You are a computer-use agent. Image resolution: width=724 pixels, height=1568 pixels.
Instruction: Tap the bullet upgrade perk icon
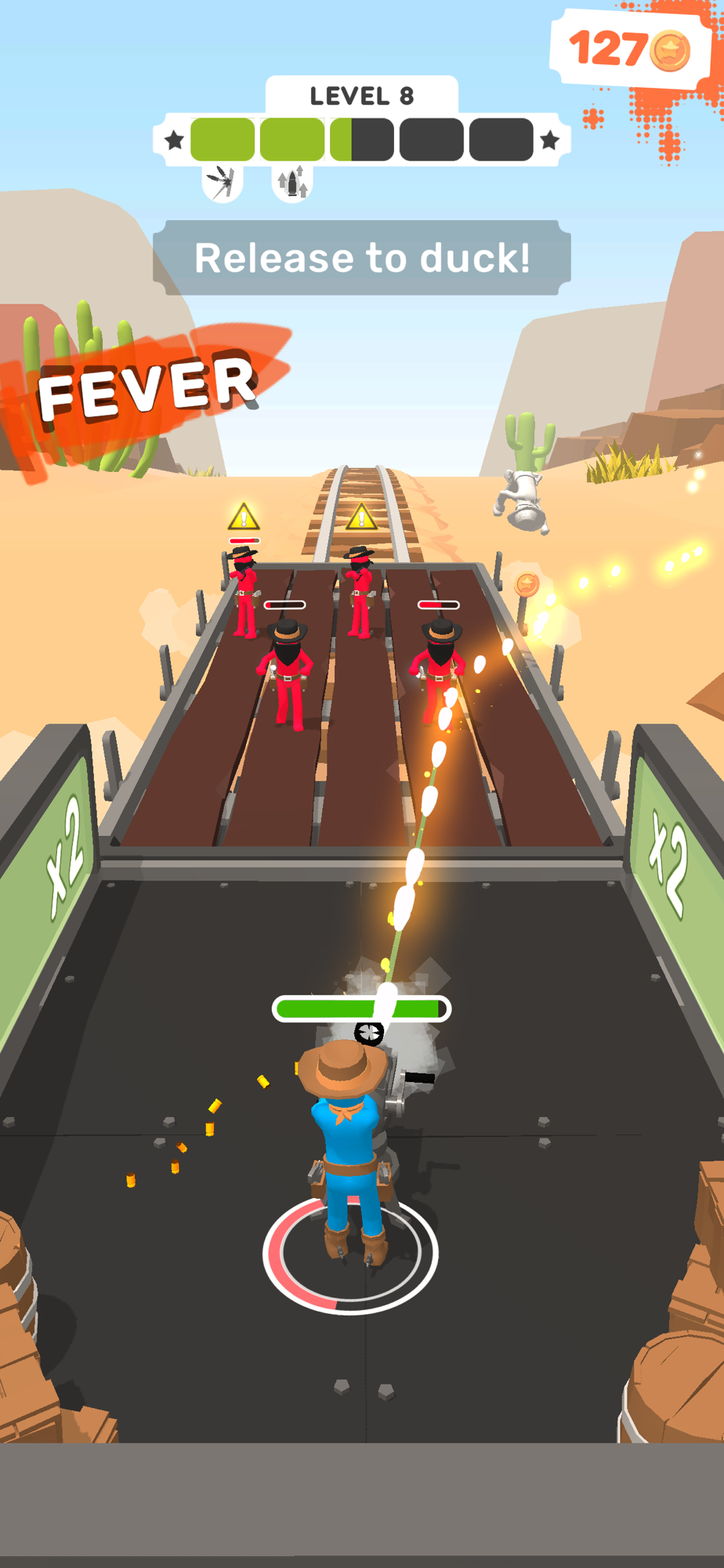(292, 183)
